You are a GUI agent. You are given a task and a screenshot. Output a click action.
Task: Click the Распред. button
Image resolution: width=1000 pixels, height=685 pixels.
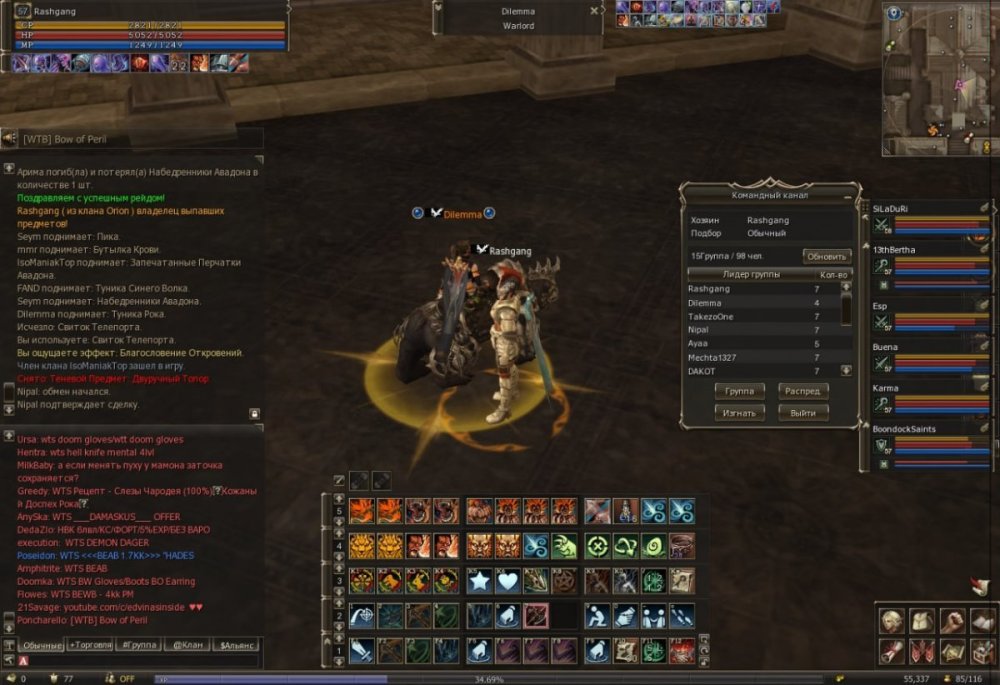click(803, 391)
